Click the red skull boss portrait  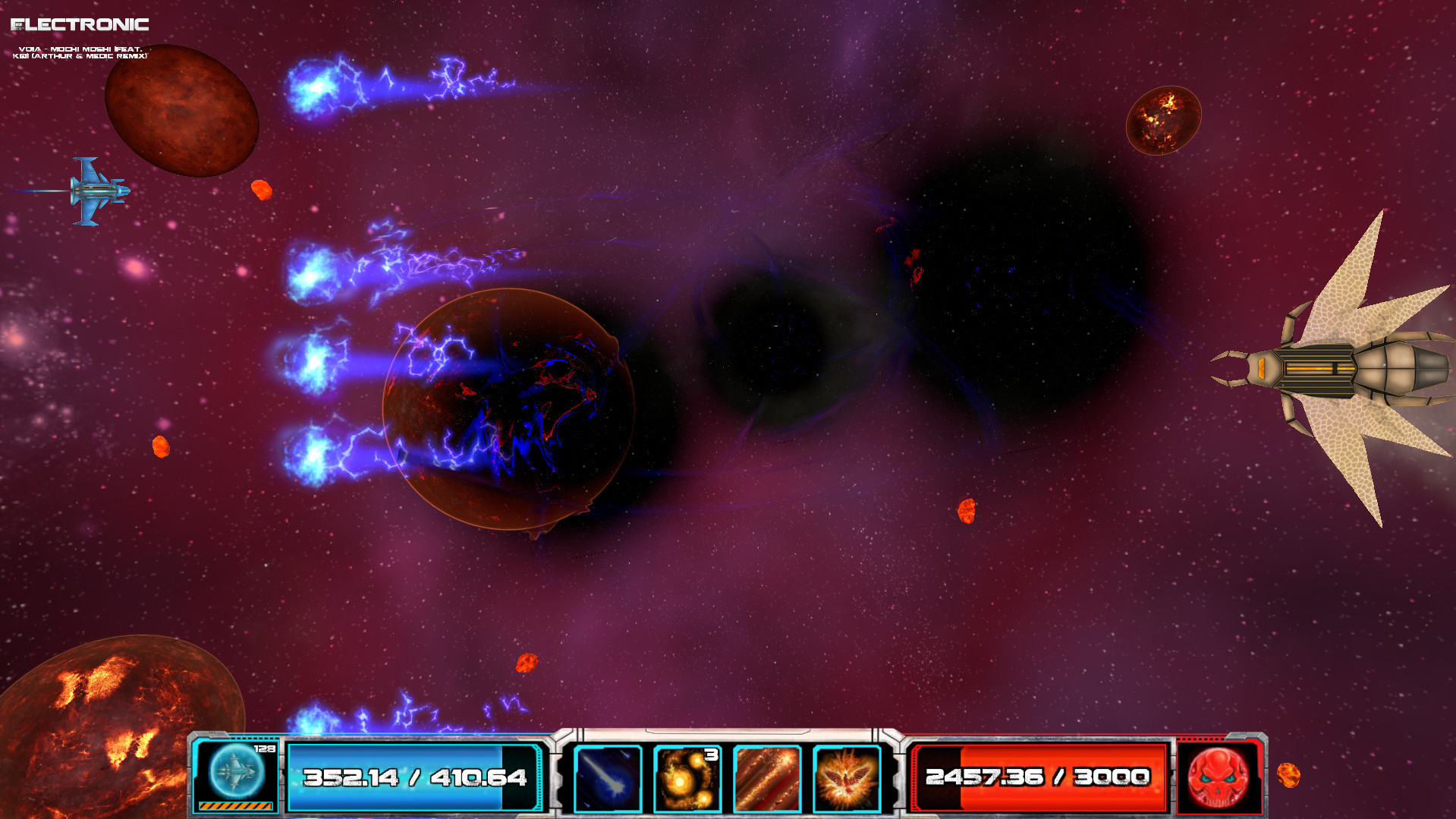tap(1217, 776)
